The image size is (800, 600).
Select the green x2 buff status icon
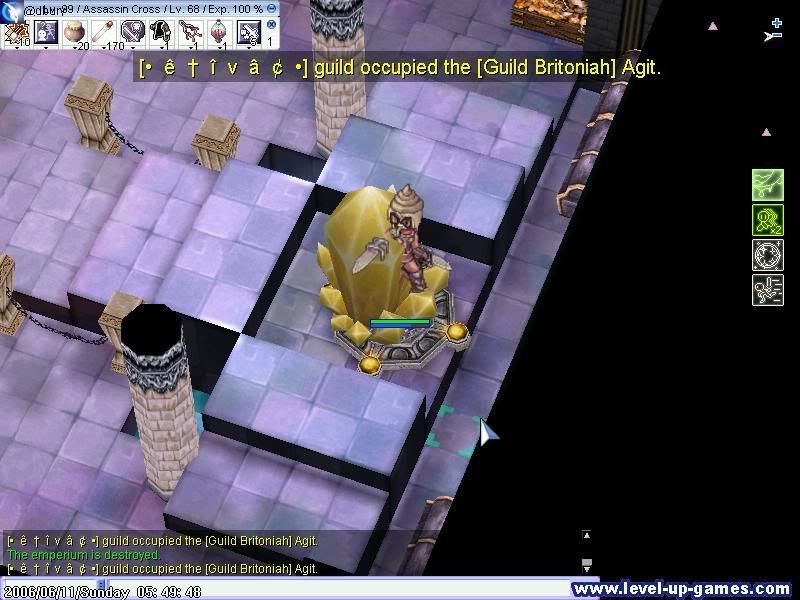(x=767, y=219)
